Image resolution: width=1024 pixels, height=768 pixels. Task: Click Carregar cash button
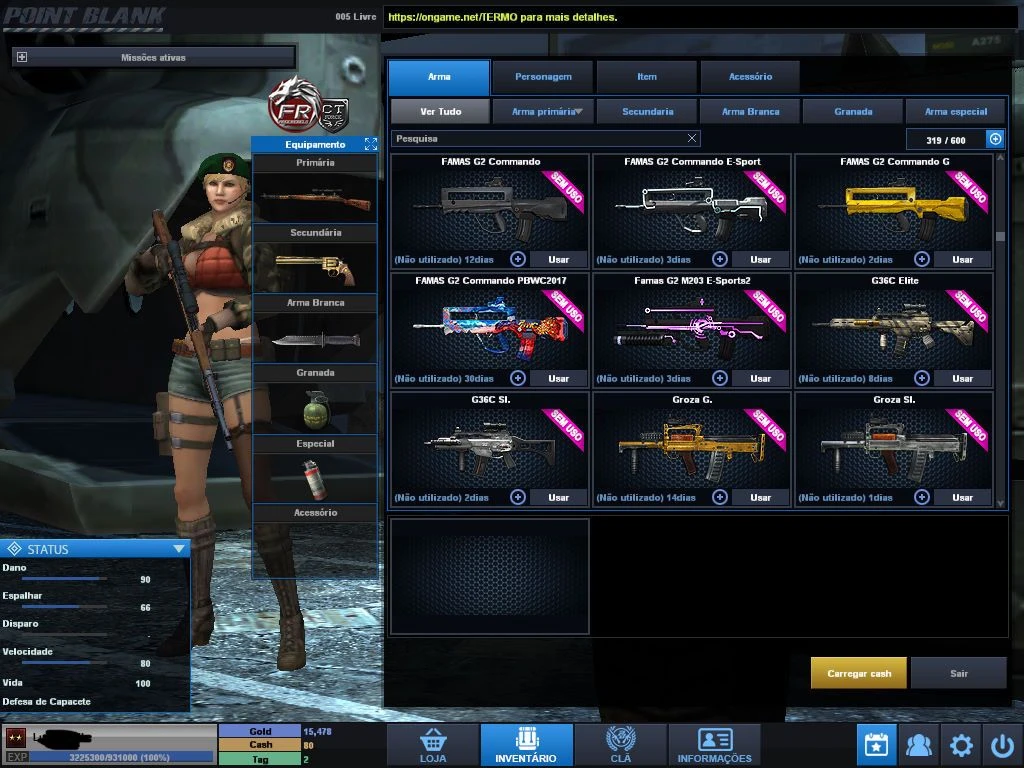859,673
